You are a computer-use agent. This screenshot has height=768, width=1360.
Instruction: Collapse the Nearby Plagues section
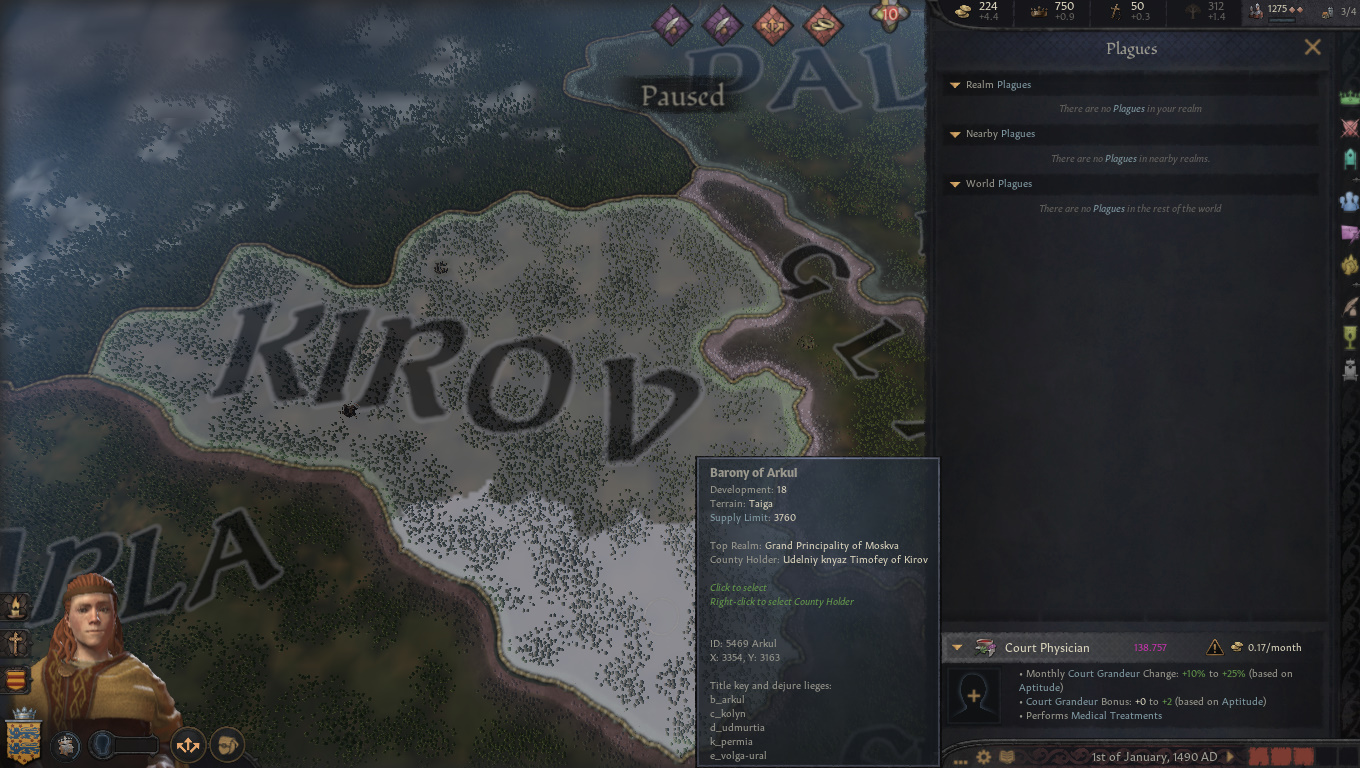[954, 134]
